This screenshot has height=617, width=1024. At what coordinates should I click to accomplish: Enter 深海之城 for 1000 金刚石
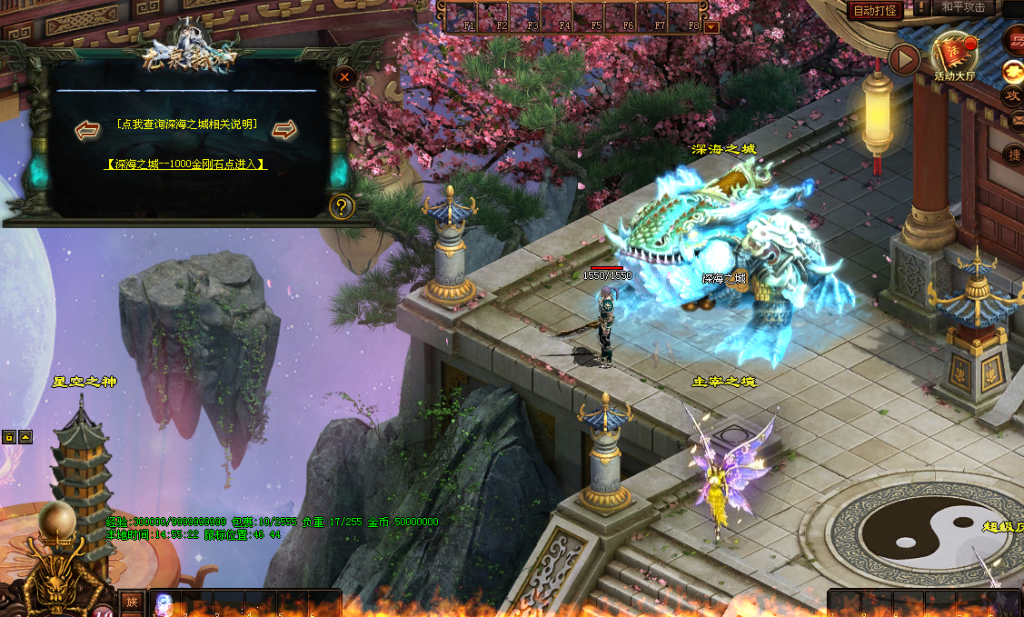[187, 163]
